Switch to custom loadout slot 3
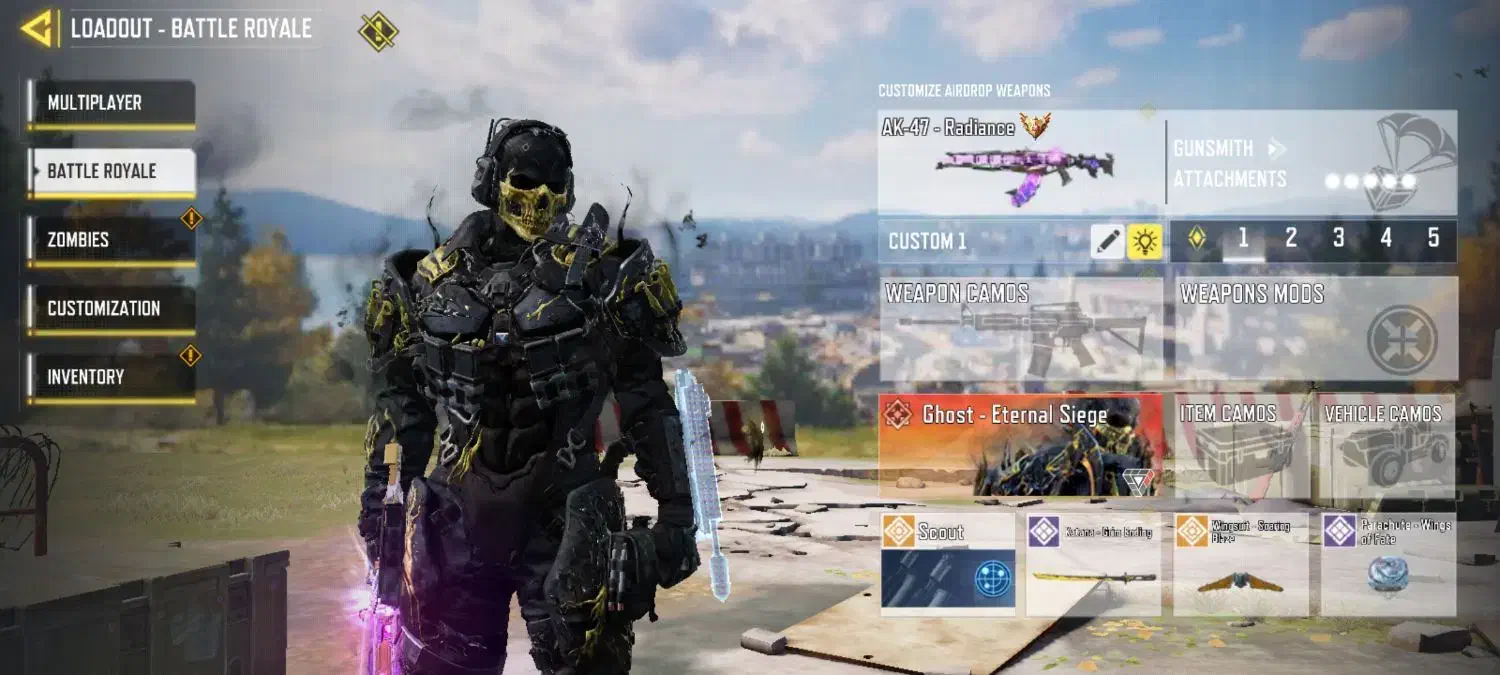Viewport: 1500px width, 675px height. pyautogui.click(x=1338, y=239)
